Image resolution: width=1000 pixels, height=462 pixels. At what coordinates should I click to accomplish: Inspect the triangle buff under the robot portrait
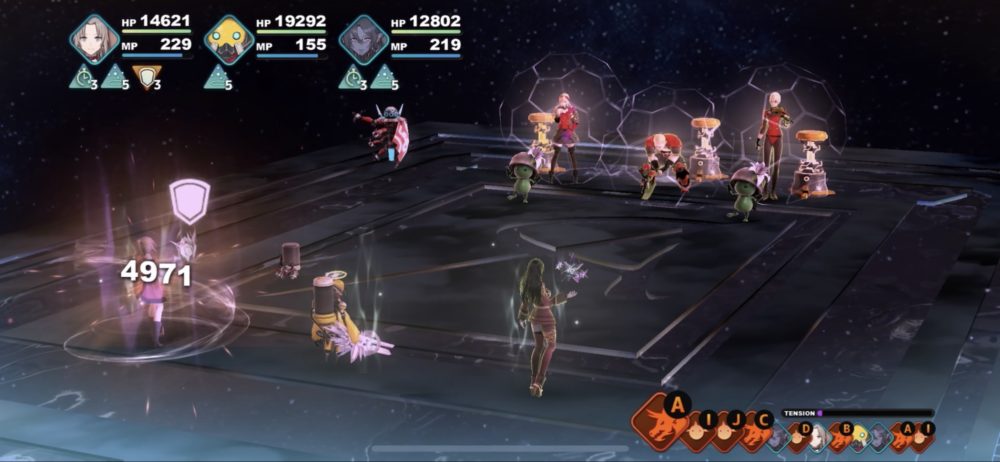click(217, 77)
